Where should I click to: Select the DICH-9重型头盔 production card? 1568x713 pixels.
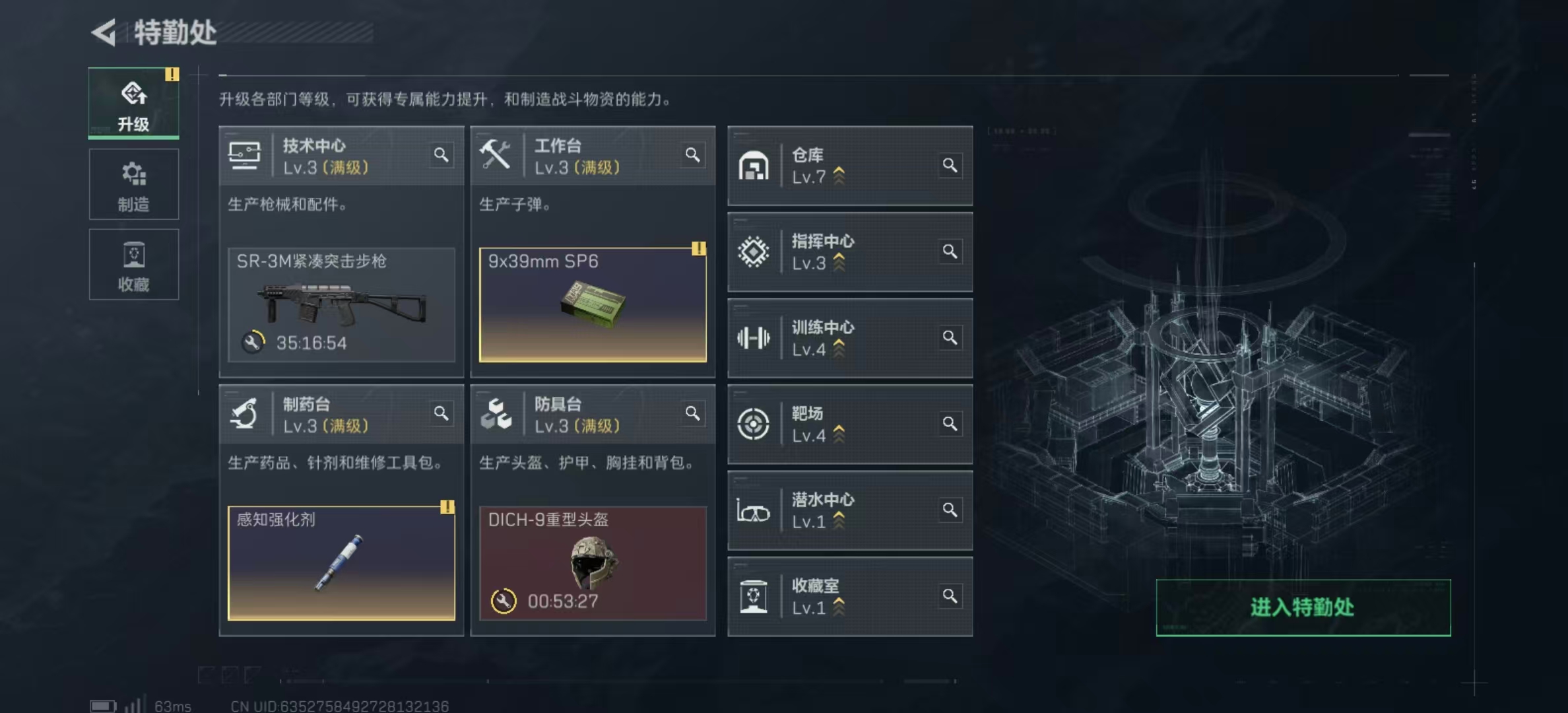pos(592,564)
